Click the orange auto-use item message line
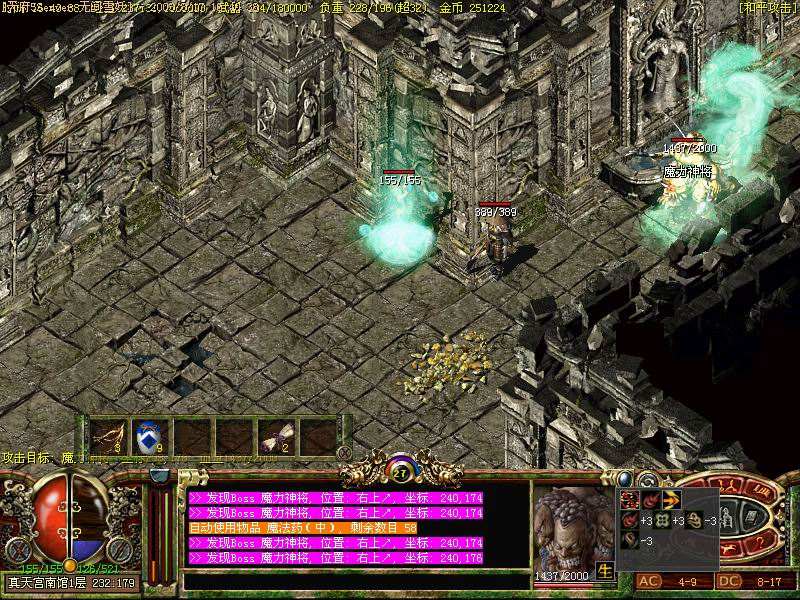 point(302,527)
